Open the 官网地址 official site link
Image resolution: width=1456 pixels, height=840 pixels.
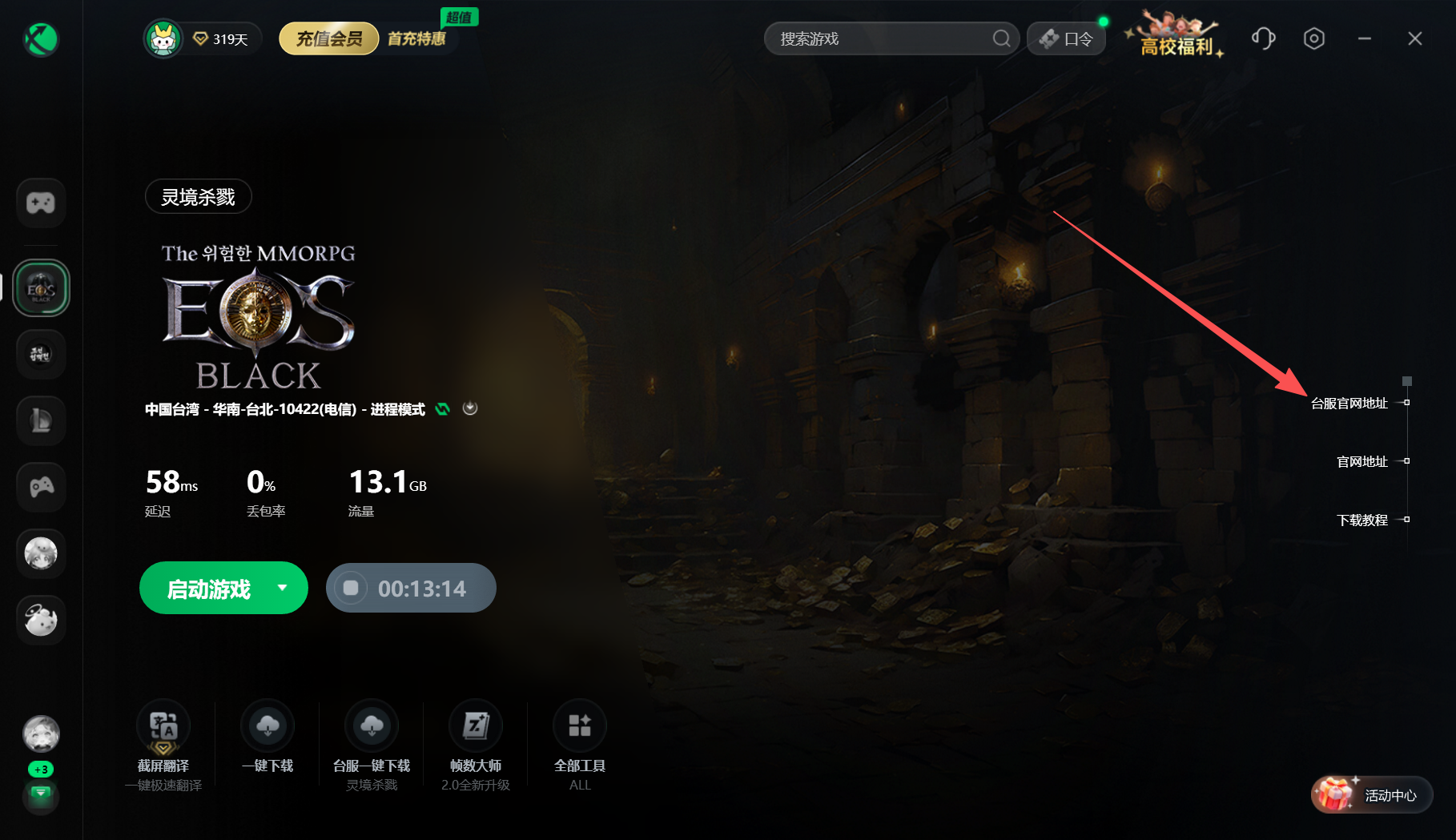(x=1362, y=462)
